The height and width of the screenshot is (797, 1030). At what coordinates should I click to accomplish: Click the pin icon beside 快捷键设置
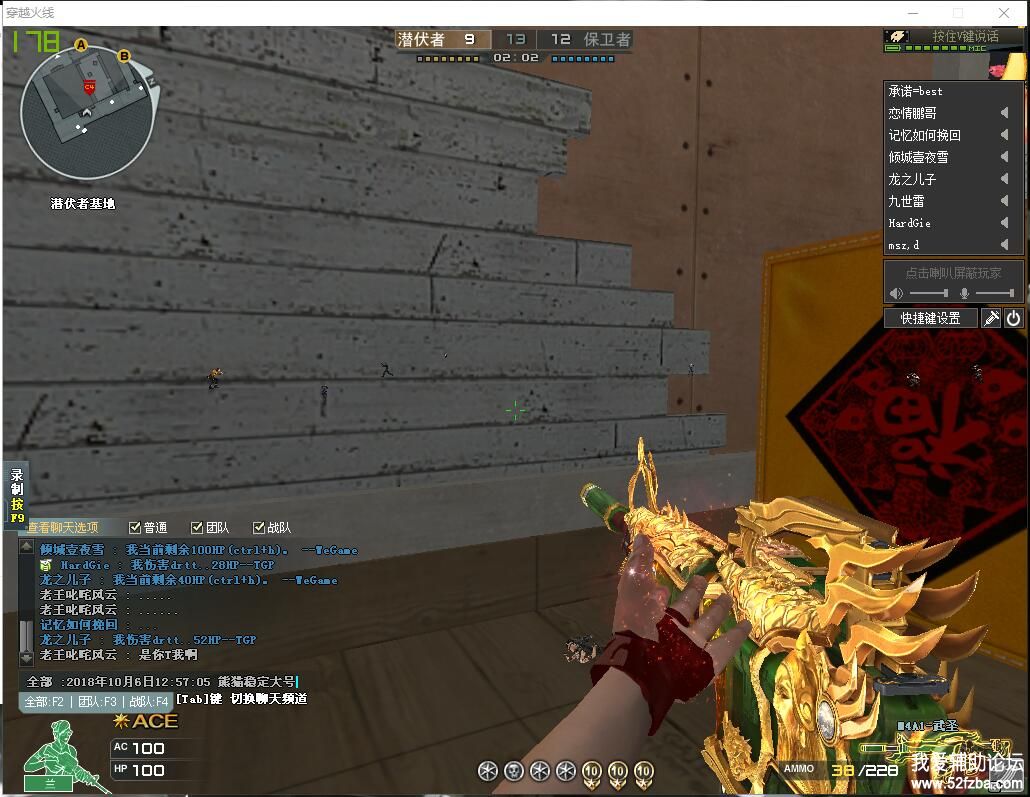991,318
